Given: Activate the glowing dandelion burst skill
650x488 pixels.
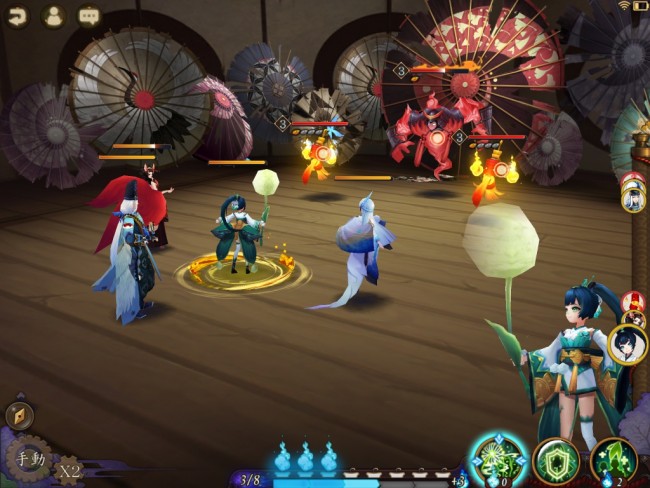Looking at the screenshot, I should click(498, 460).
